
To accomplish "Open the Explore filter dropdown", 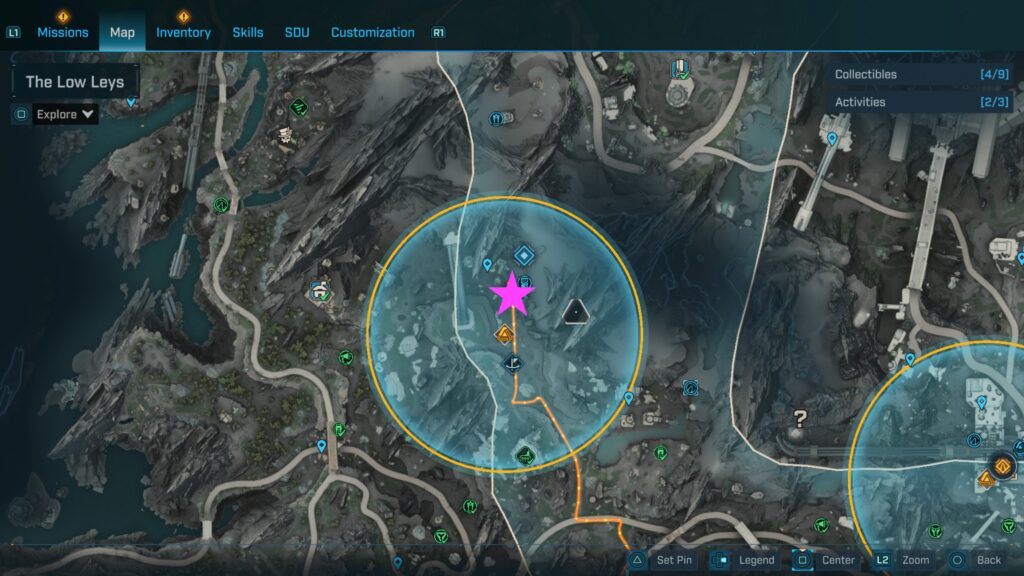I will coord(66,114).
